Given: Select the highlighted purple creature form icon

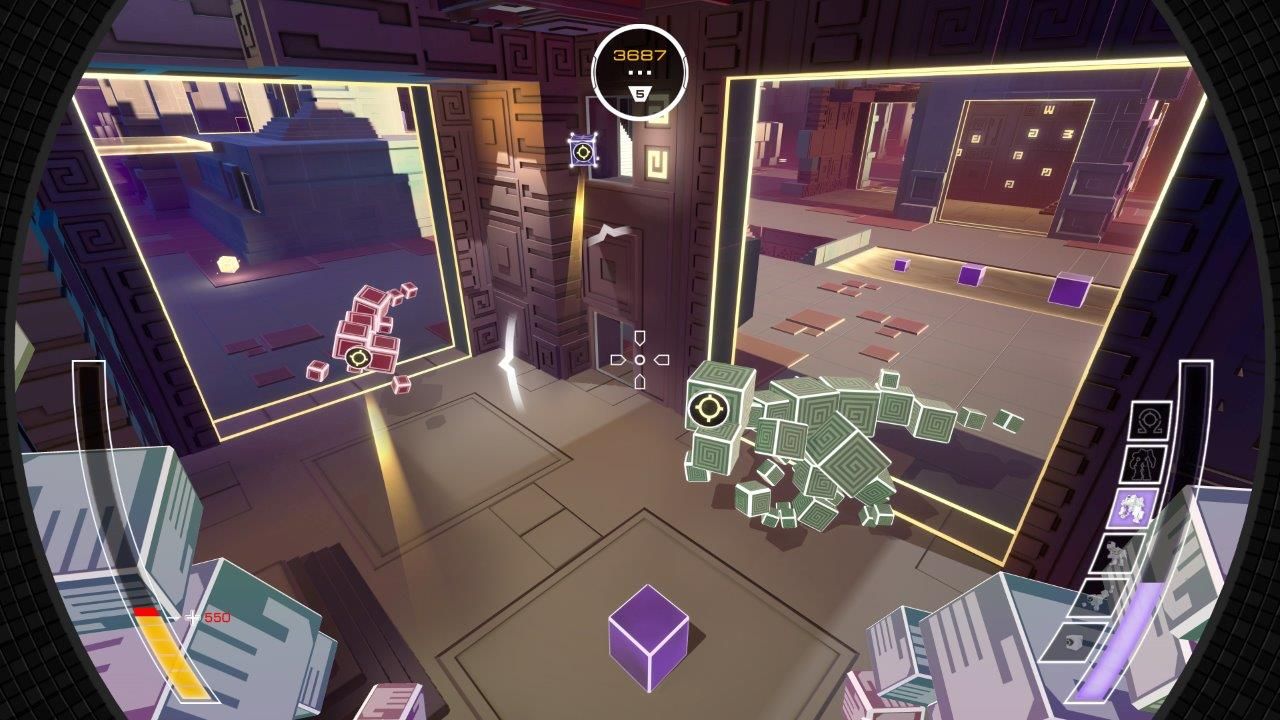Looking at the screenshot, I should [x=1135, y=506].
